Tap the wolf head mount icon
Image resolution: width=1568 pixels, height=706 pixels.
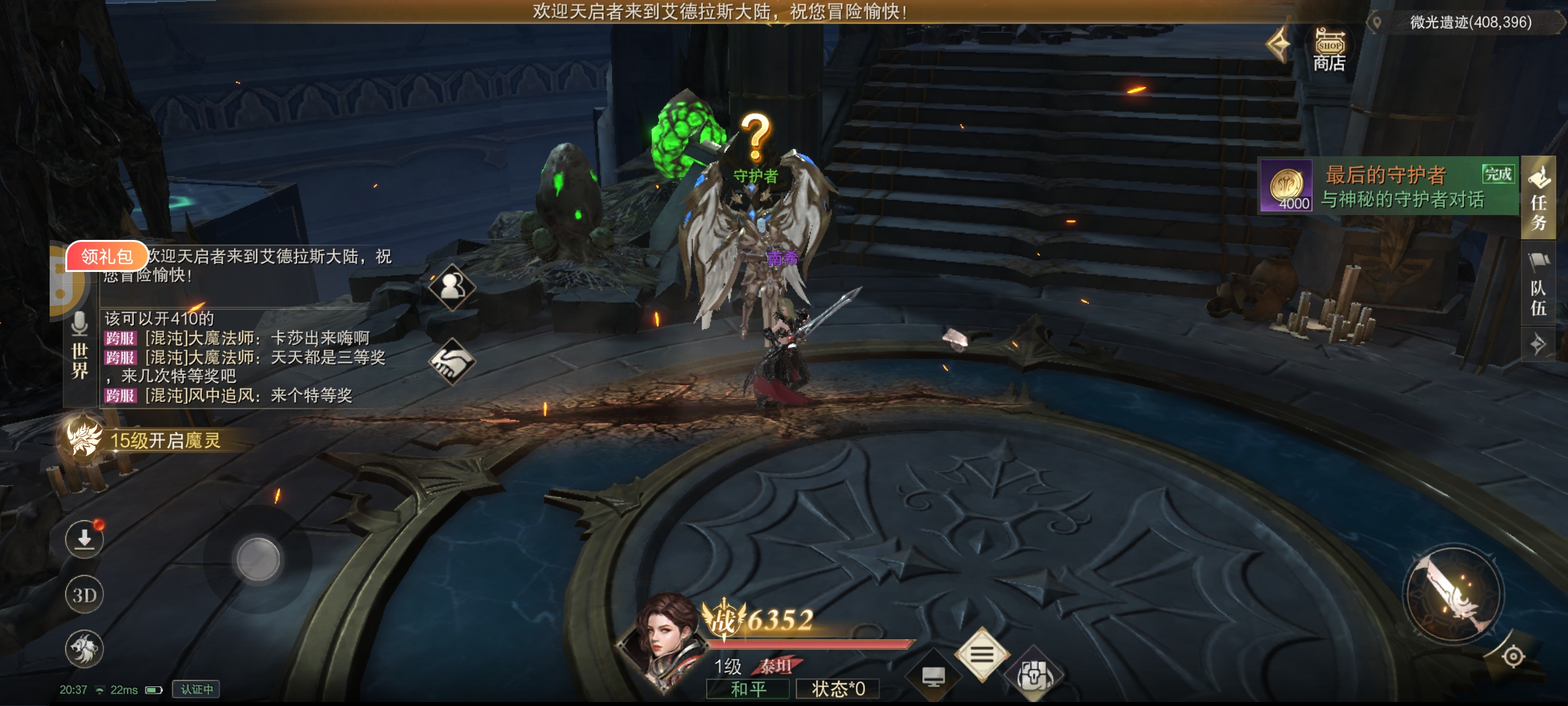[84, 648]
